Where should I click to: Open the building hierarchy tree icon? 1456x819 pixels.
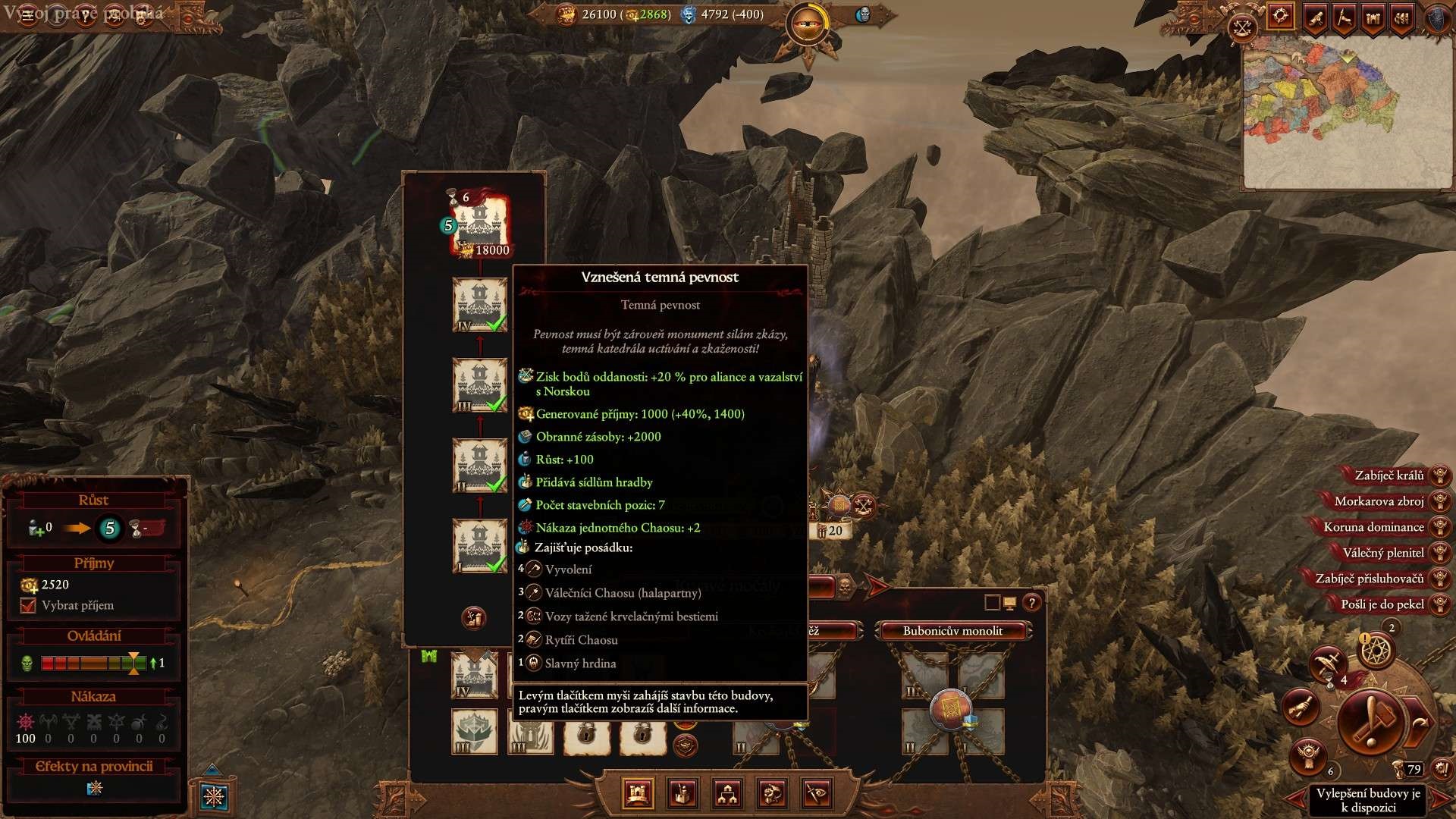tap(728, 793)
